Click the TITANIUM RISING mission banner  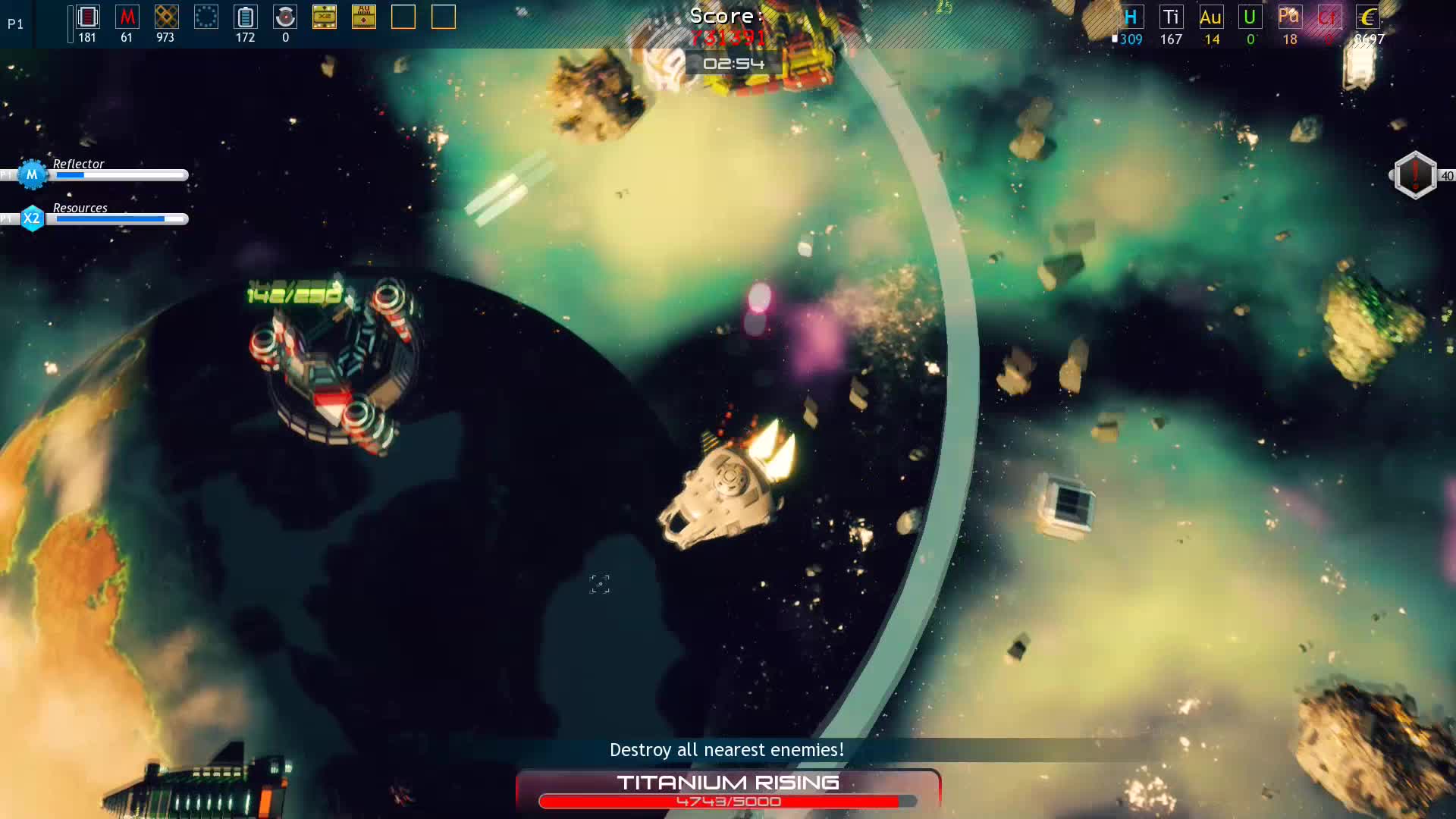click(x=727, y=783)
